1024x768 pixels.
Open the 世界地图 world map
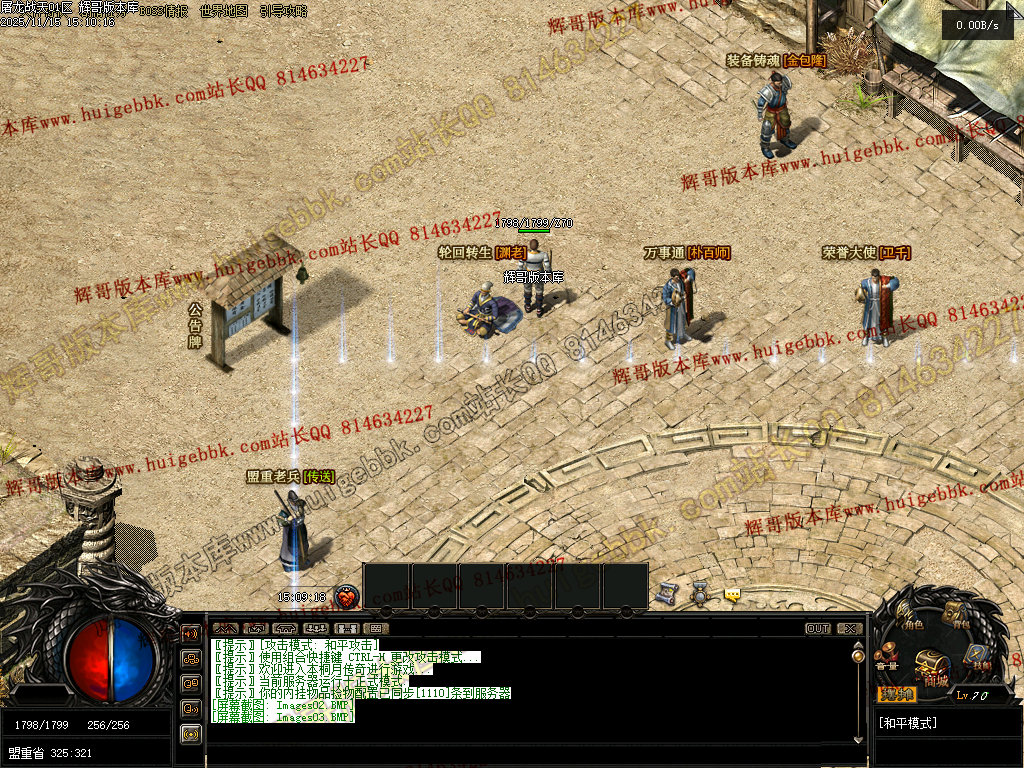click(x=223, y=10)
